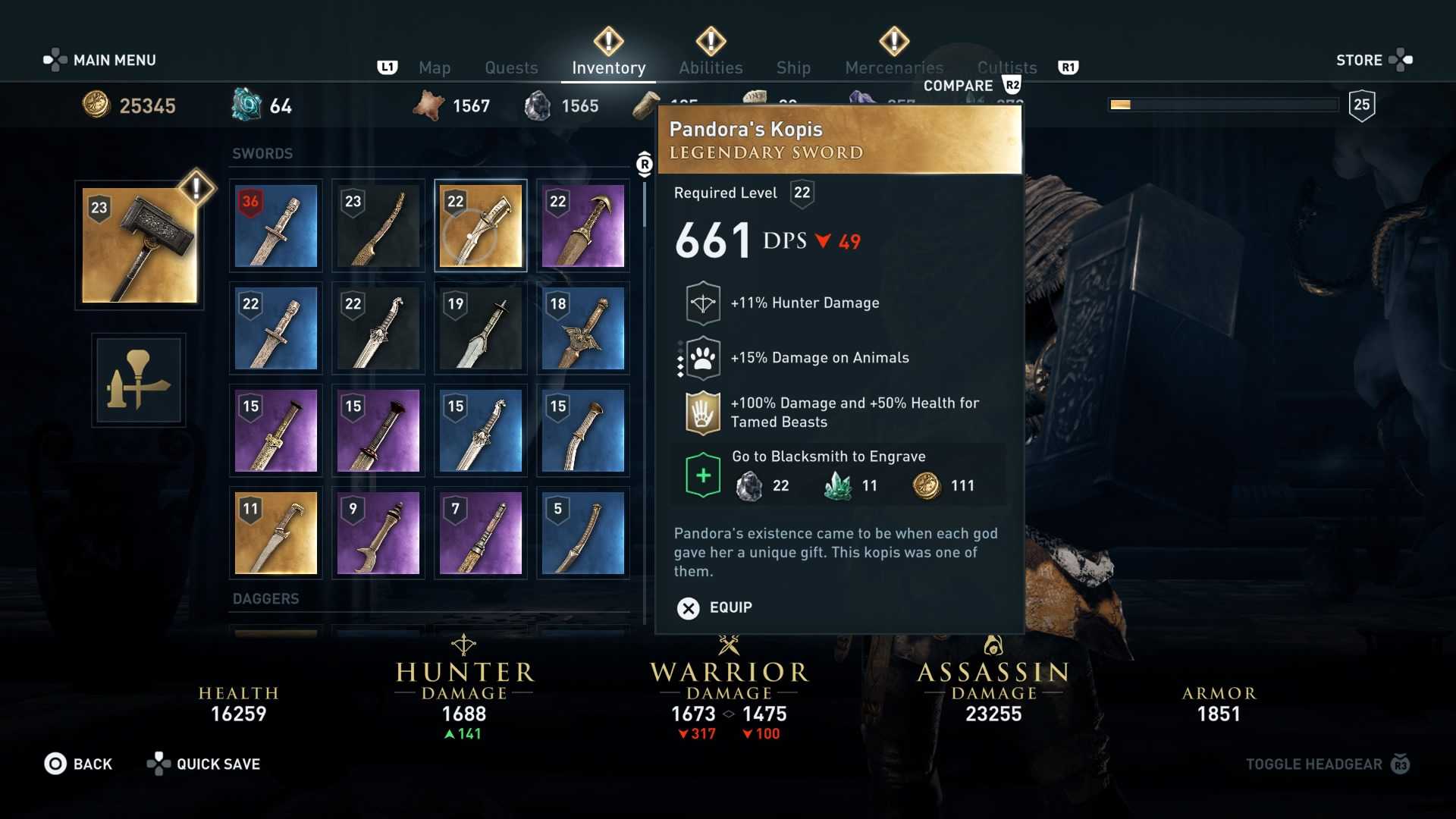Go to the Abilities tab
Screen dimensions: 1456x819
(711, 68)
